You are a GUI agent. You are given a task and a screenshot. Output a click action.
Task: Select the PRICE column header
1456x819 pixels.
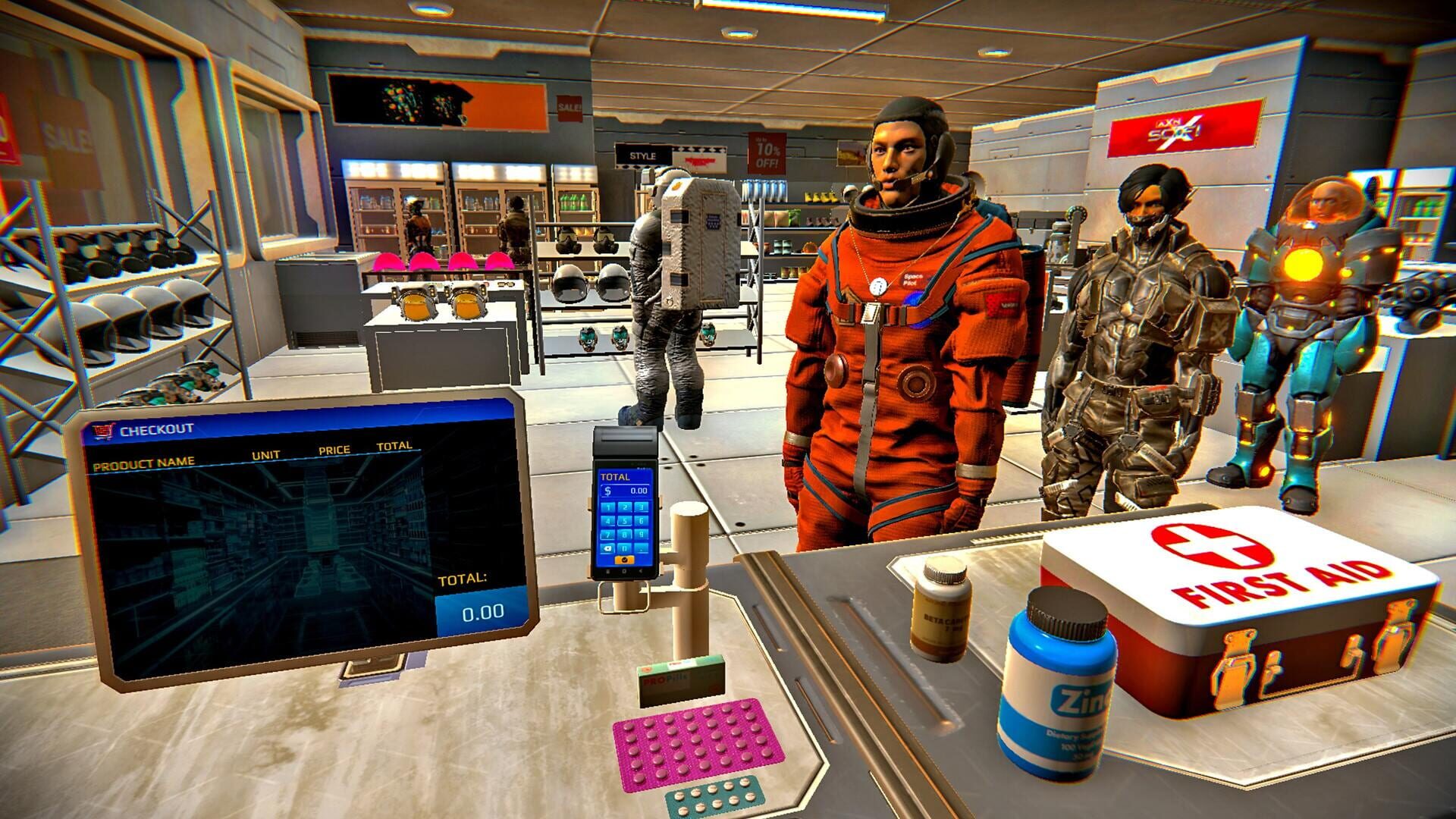[334, 450]
